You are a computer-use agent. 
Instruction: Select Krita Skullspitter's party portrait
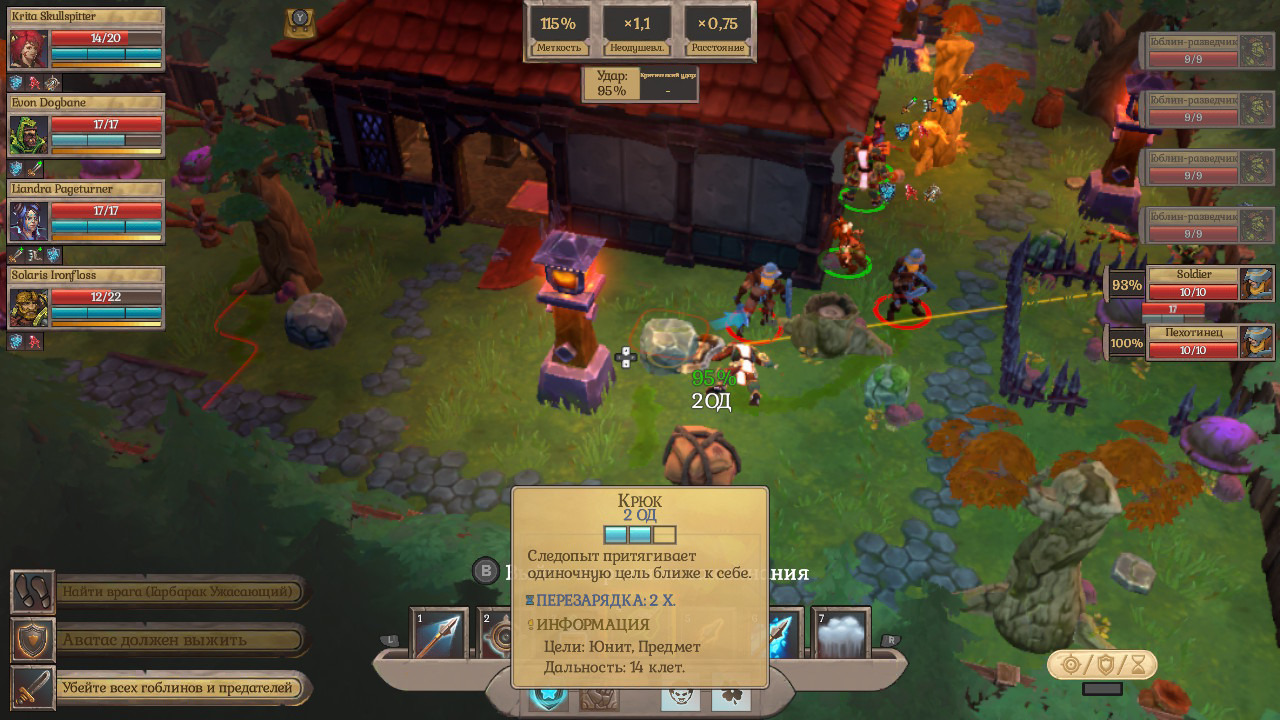click(29, 48)
